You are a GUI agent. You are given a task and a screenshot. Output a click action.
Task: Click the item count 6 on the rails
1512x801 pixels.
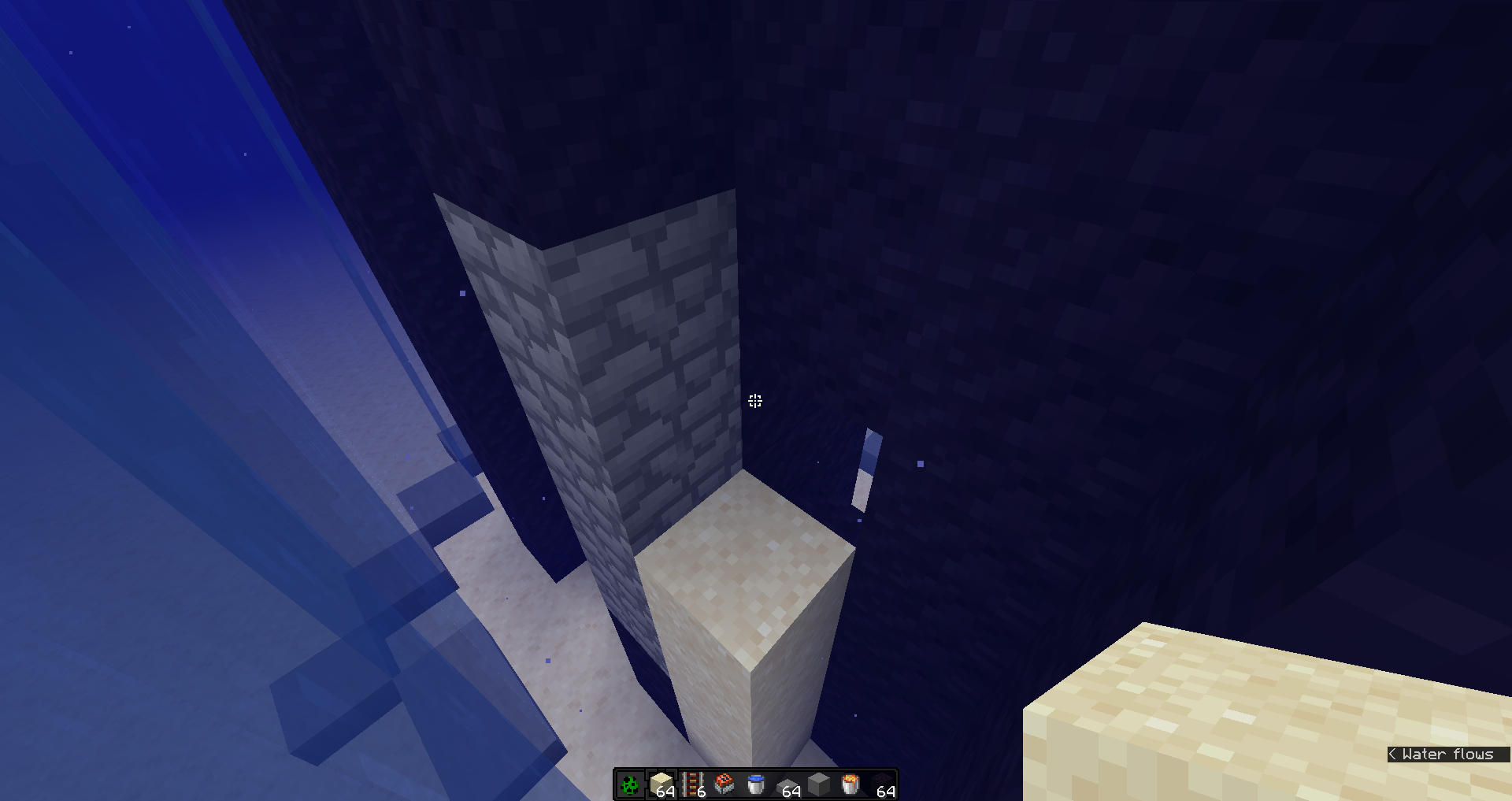701,793
